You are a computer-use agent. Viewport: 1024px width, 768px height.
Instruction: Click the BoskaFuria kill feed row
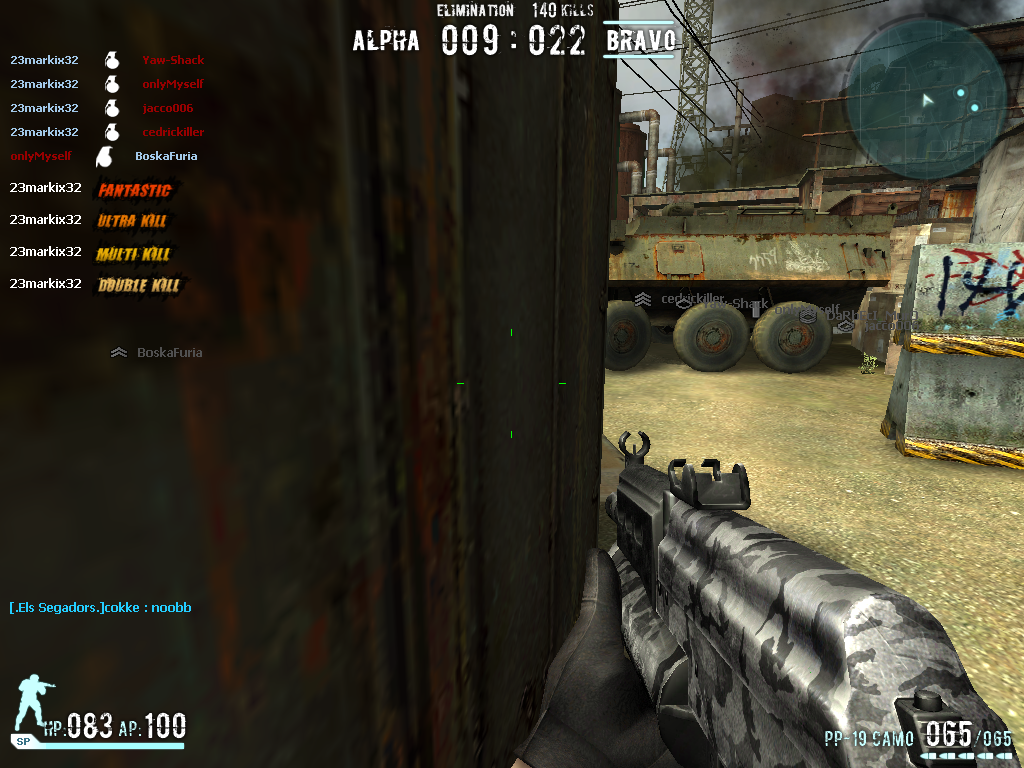[x=104, y=156]
